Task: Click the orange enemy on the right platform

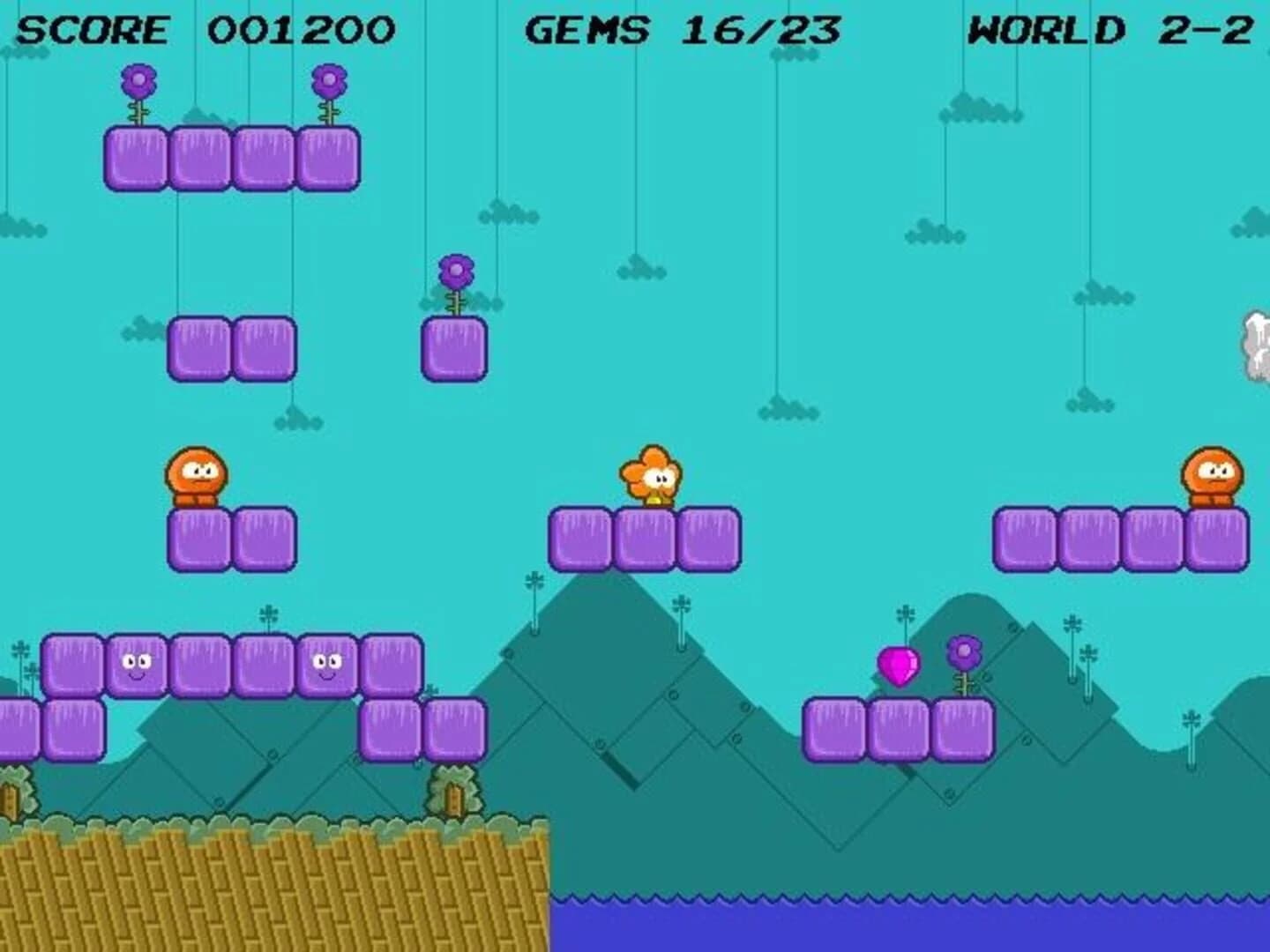Action: (x=1212, y=476)
